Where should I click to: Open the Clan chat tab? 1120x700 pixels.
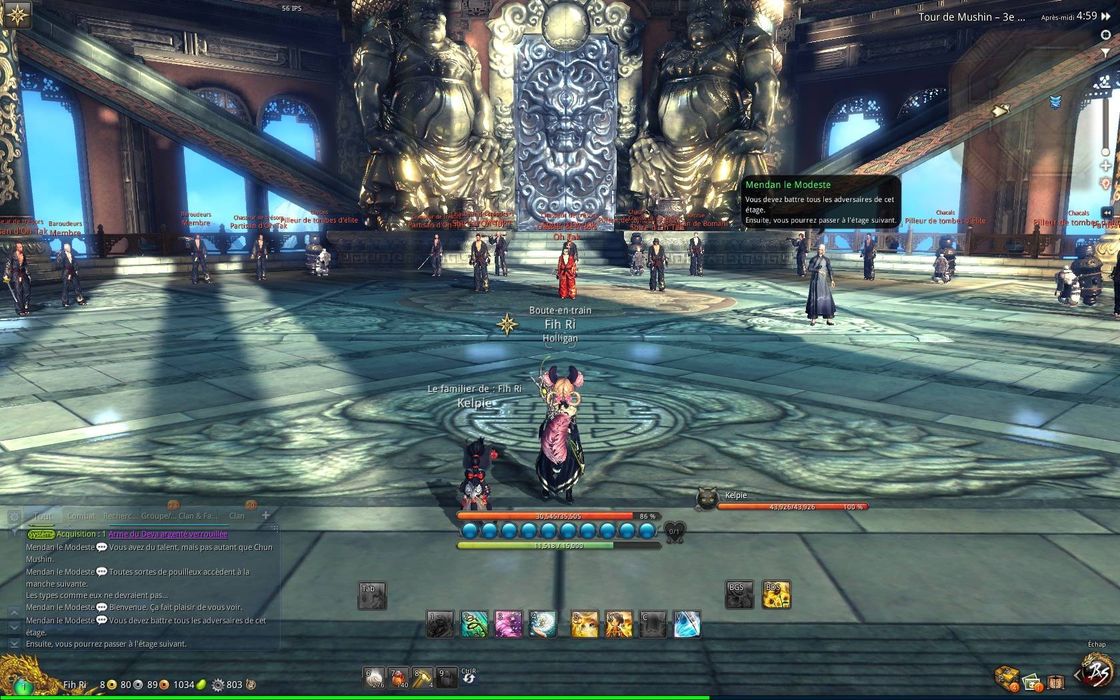(237, 516)
